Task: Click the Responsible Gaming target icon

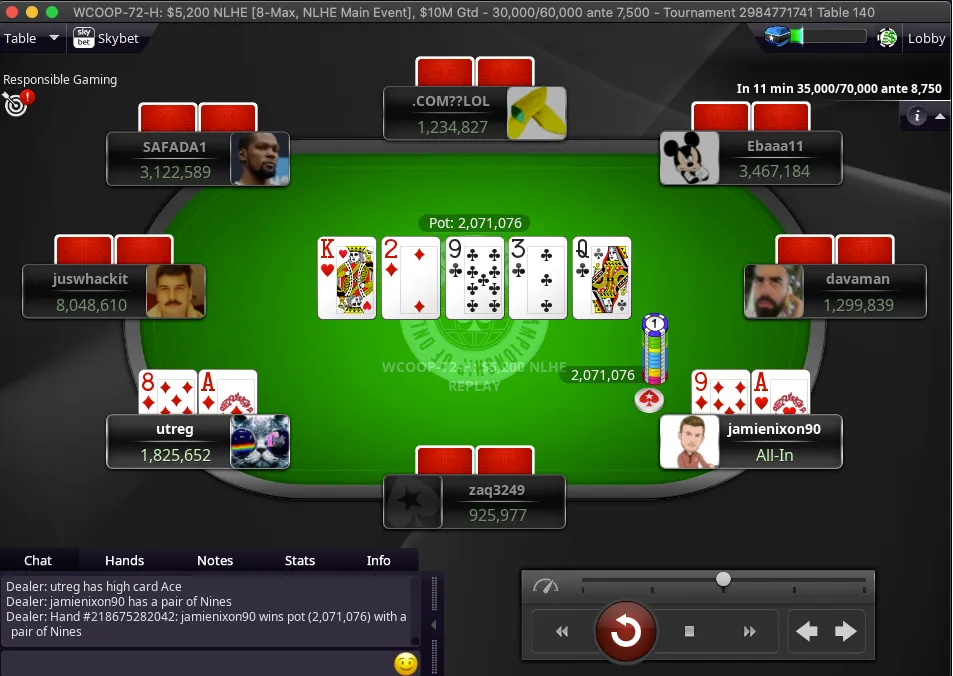Action: 16,102
